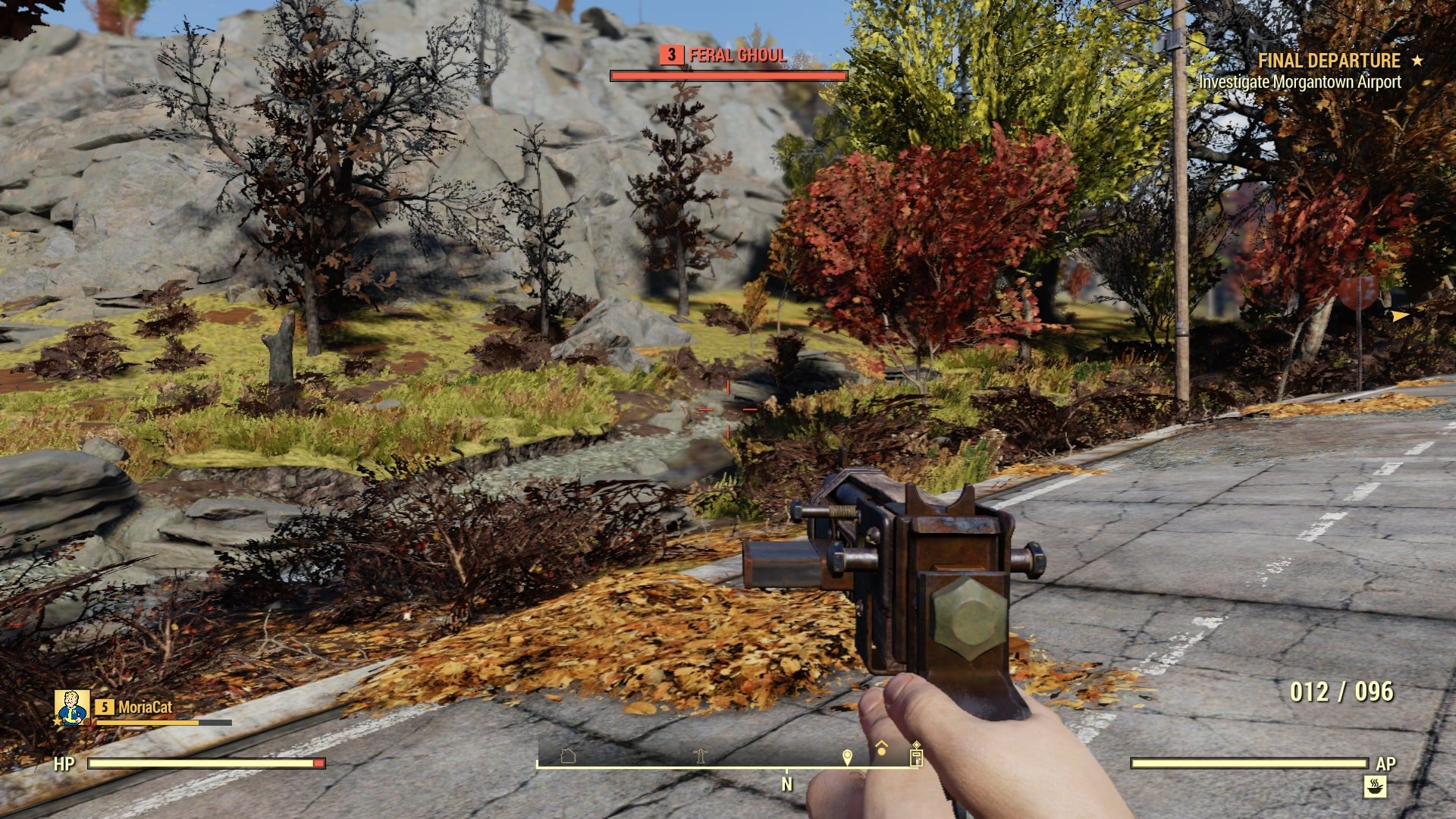1456x819 pixels.
Task: Choose the terminal quest marker on compass
Action: [x=916, y=755]
